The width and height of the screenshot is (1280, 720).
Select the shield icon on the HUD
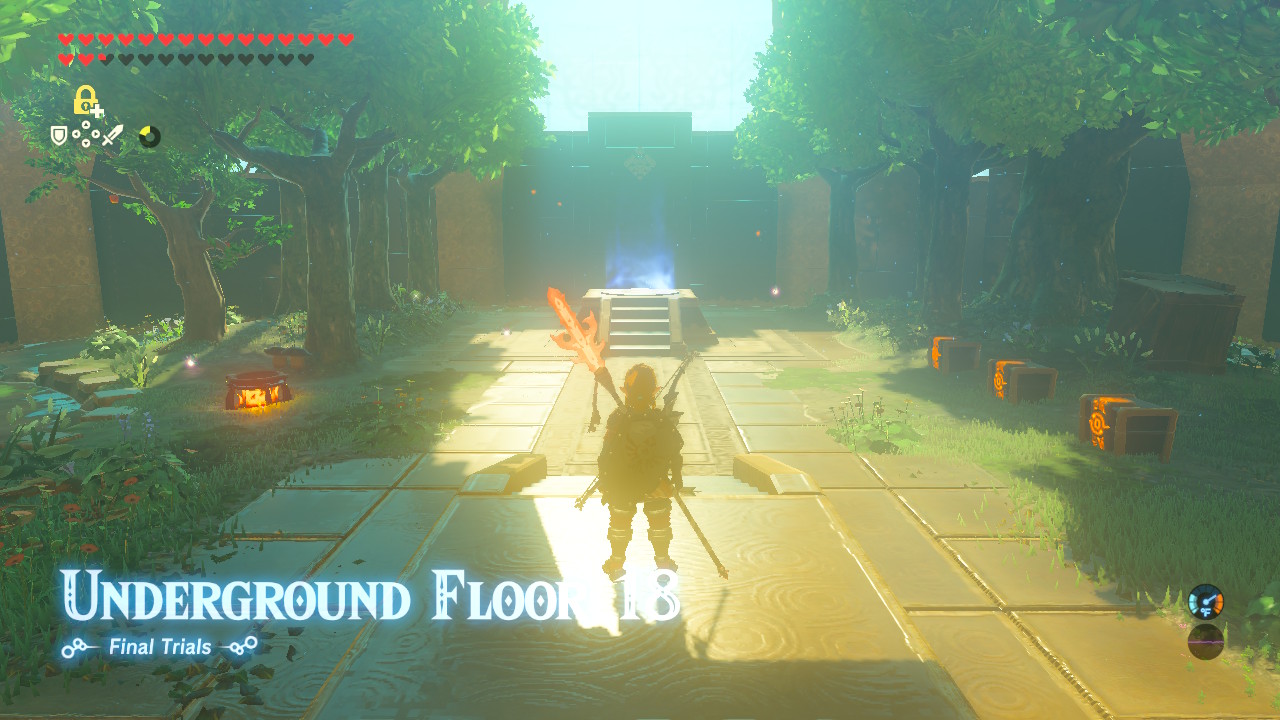click(x=59, y=135)
